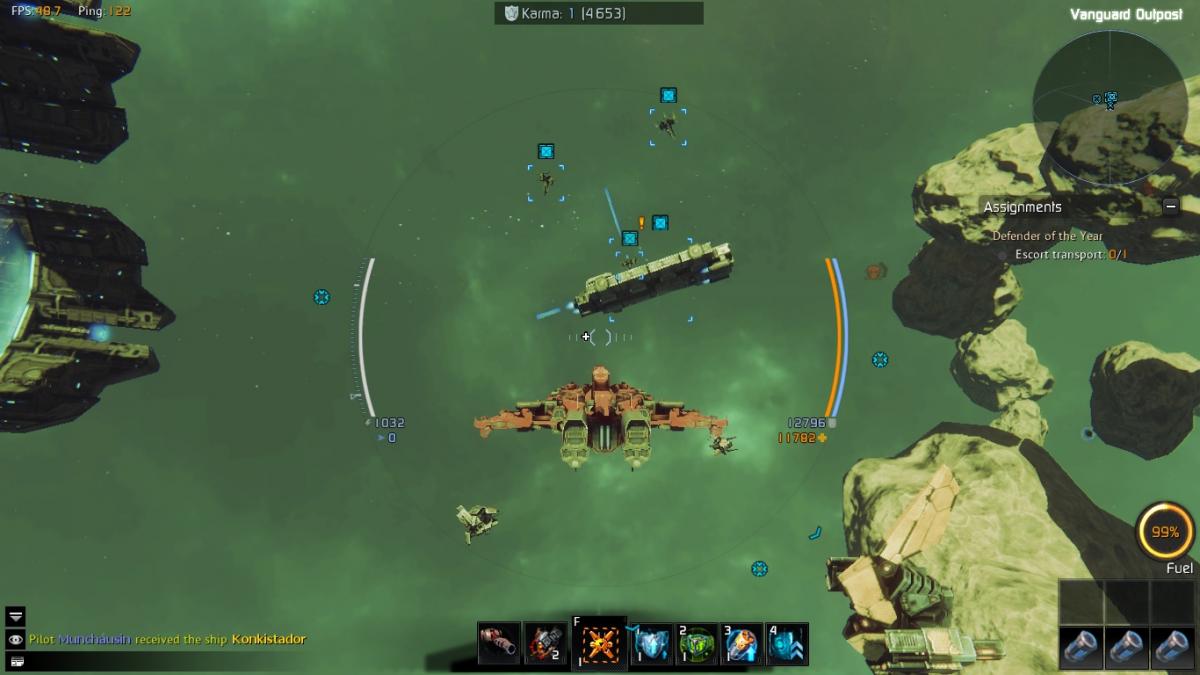
Task: Toggle chat visibility with the eye icon
Action: 16,639
